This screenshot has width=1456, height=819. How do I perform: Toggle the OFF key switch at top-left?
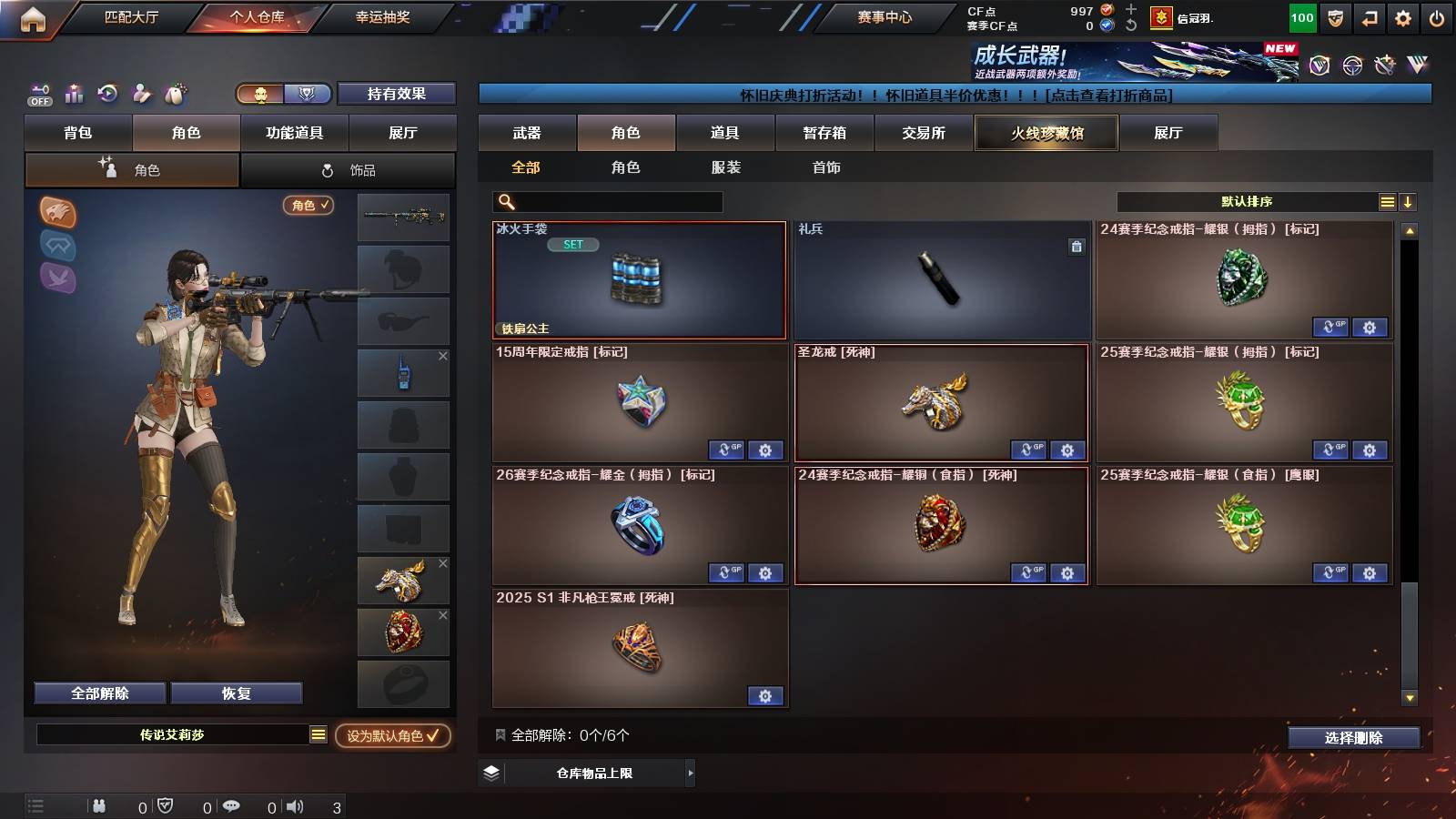click(38, 94)
